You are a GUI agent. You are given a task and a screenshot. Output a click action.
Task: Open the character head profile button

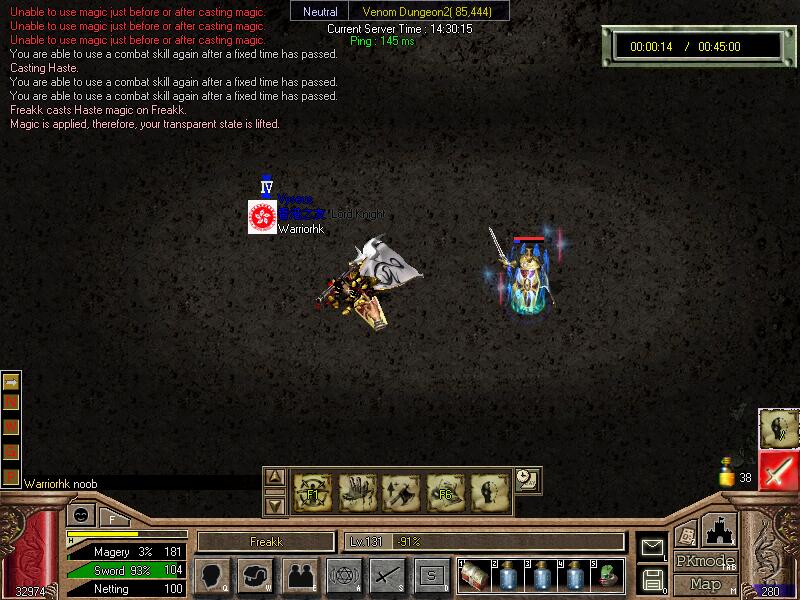pos(212,575)
